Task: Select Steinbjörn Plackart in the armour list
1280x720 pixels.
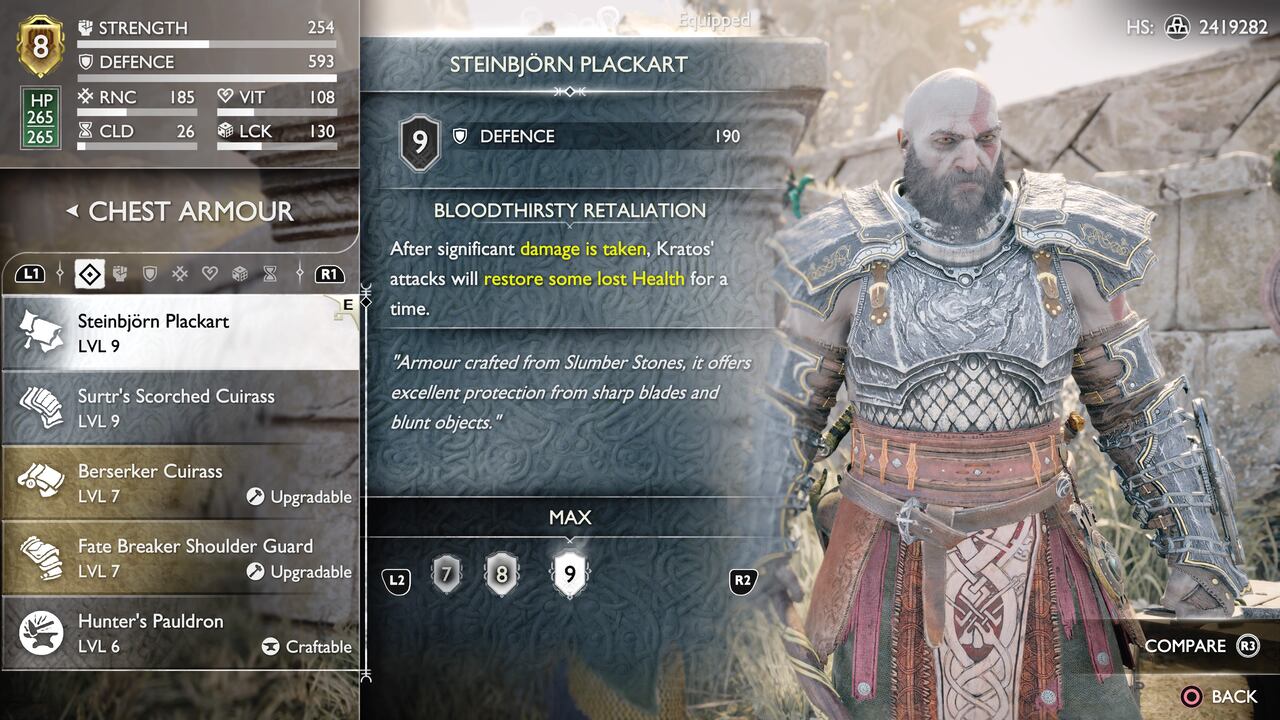Action: click(x=180, y=333)
